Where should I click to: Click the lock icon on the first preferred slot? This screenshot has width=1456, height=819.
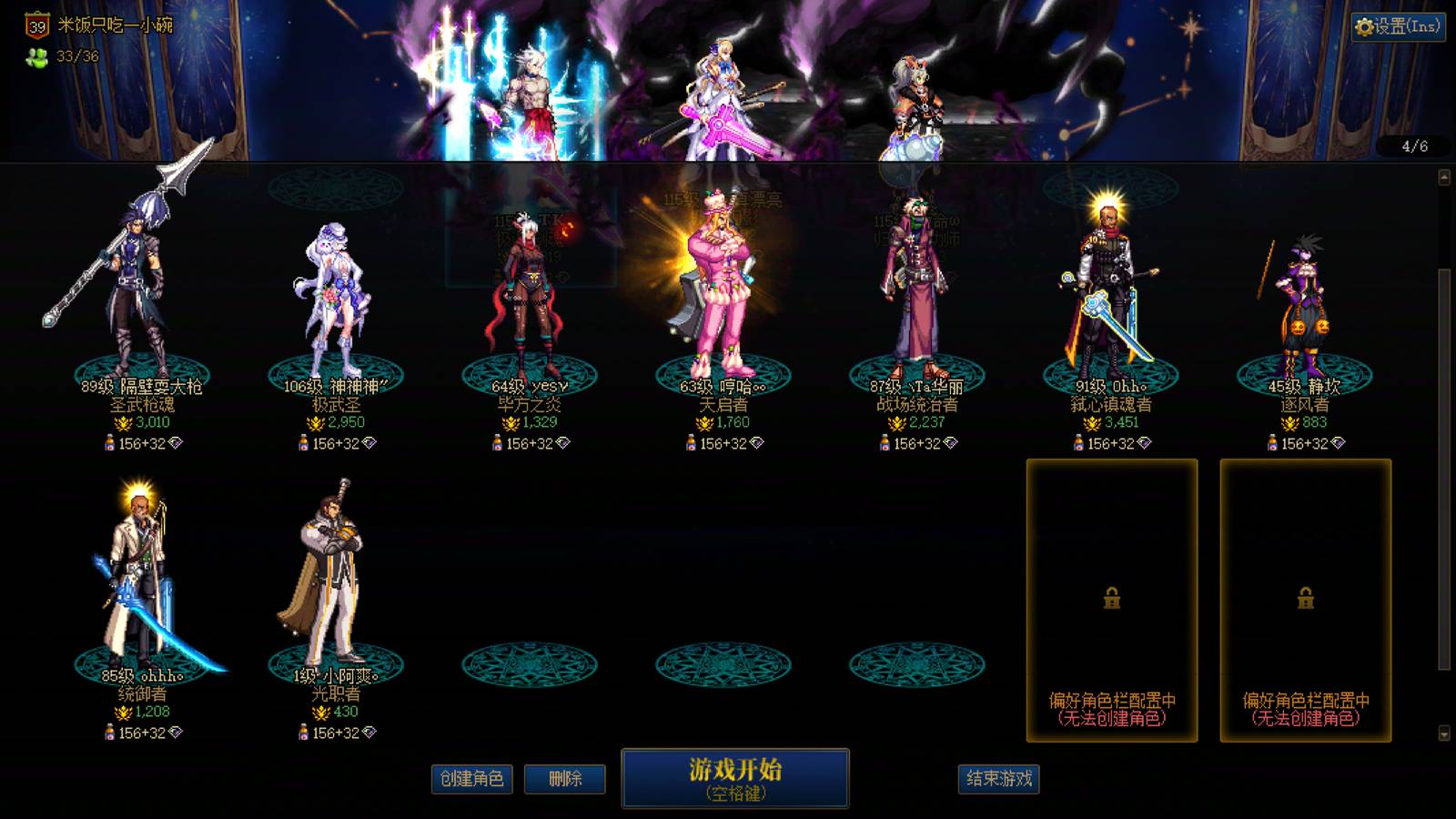click(x=1110, y=600)
